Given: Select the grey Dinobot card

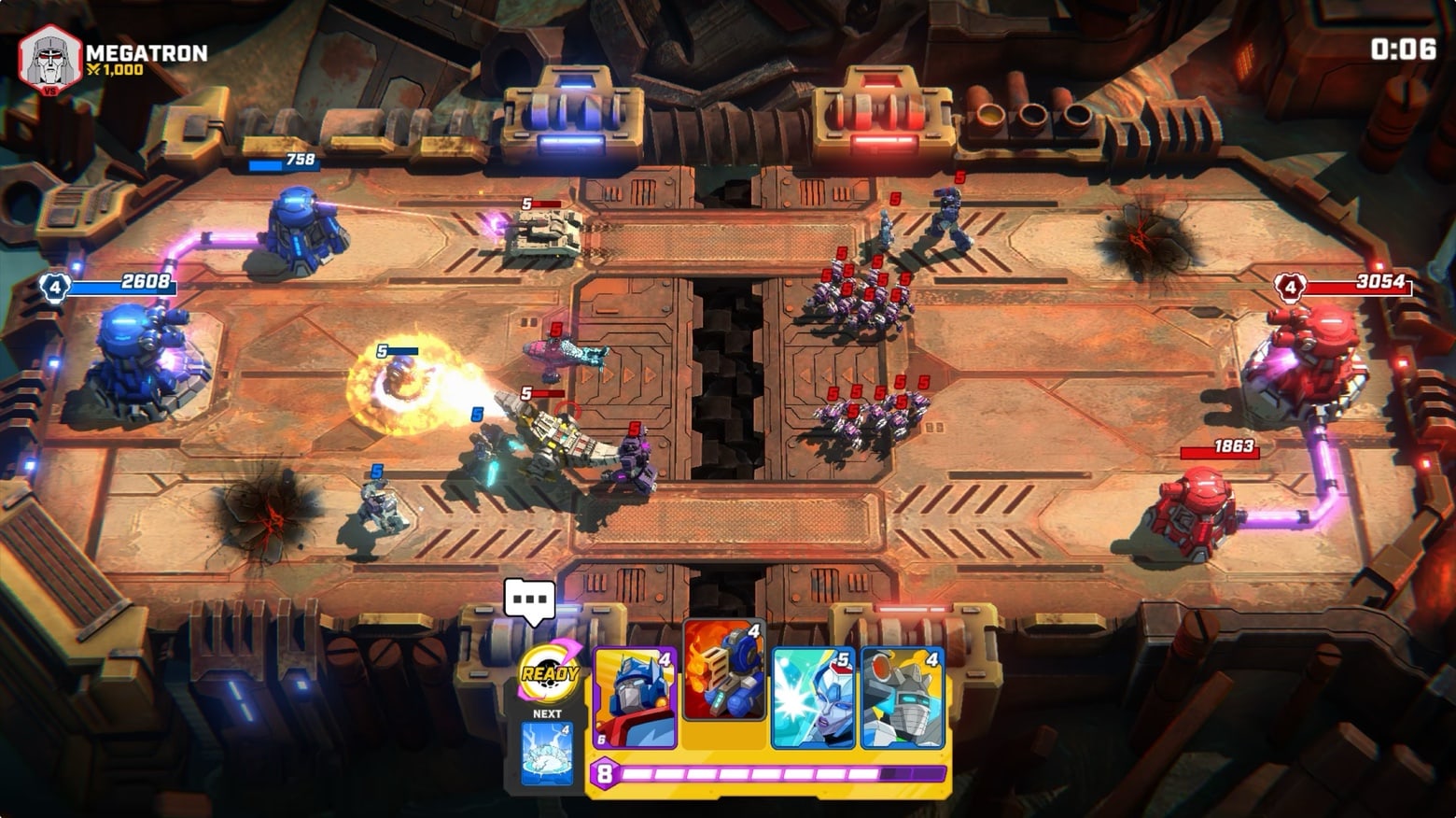Looking at the screenshot, I should (903, 698).
